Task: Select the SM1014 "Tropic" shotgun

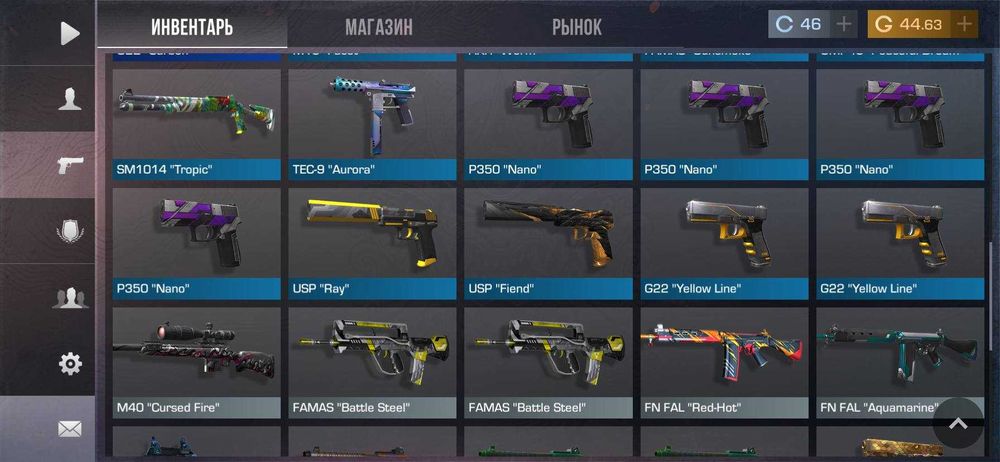Action: tap(196, 122)
